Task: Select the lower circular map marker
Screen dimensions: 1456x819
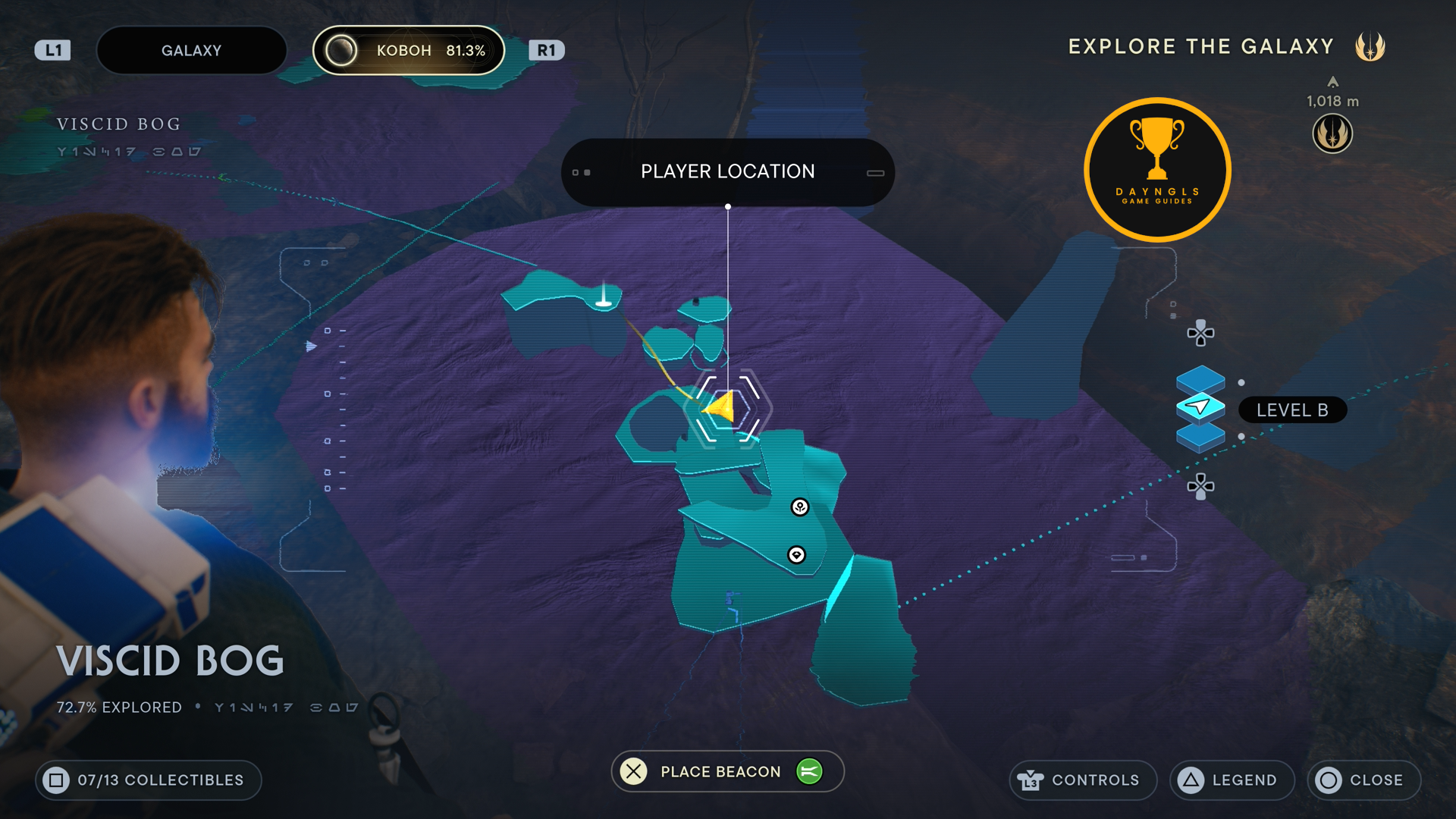Action: point(796,555)
